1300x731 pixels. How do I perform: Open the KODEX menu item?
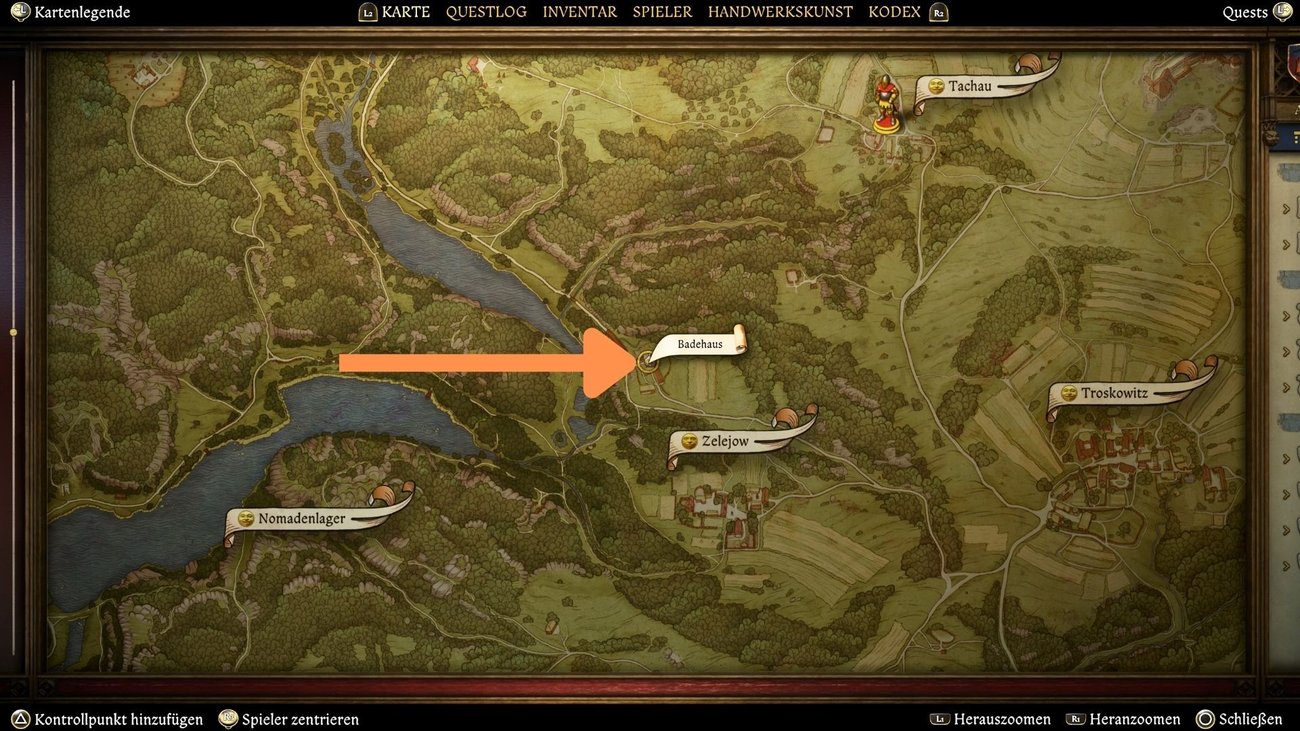tap(894, 11)
